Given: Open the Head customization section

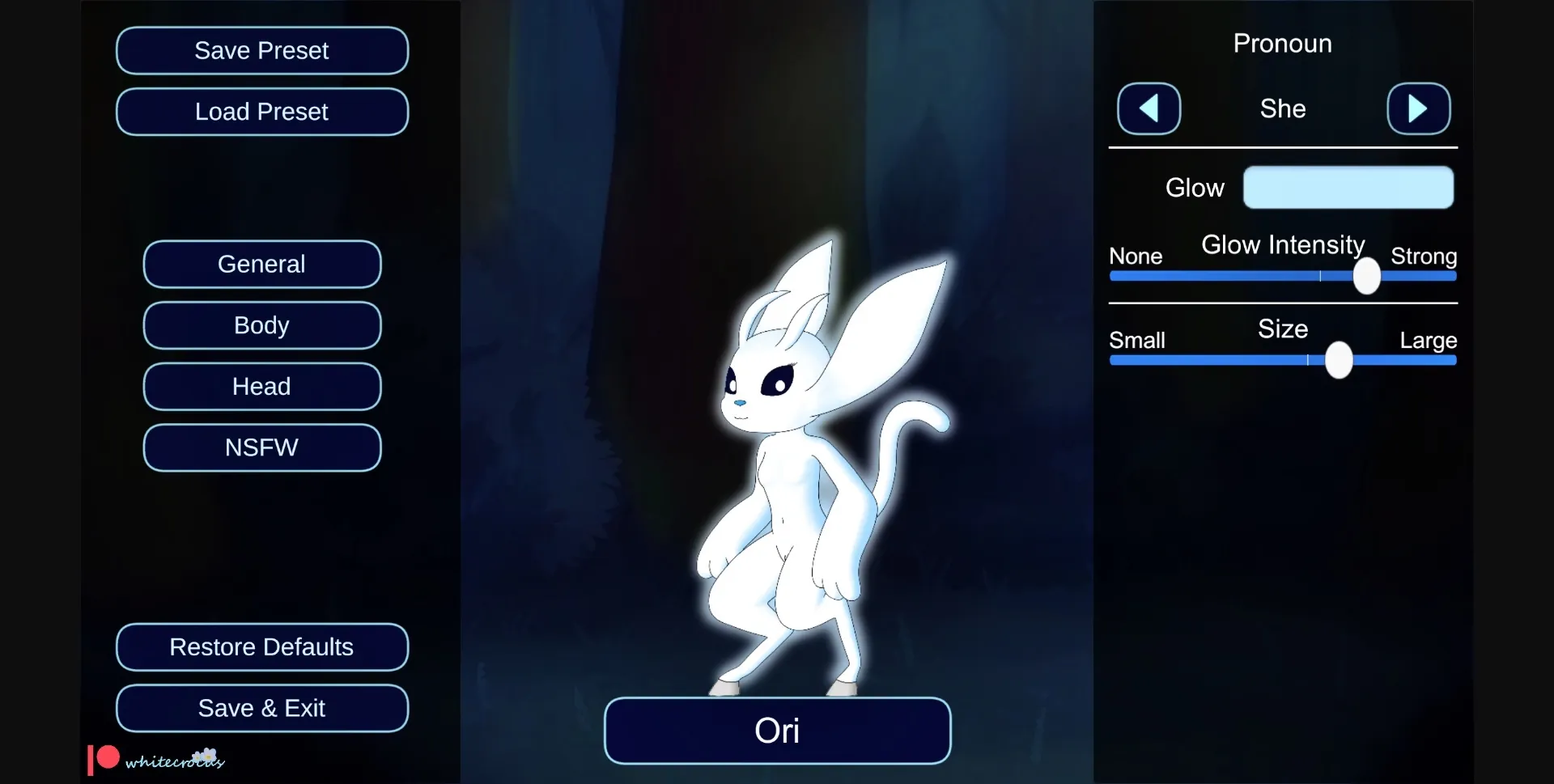Looking at the screenshot, I should 261,386.
